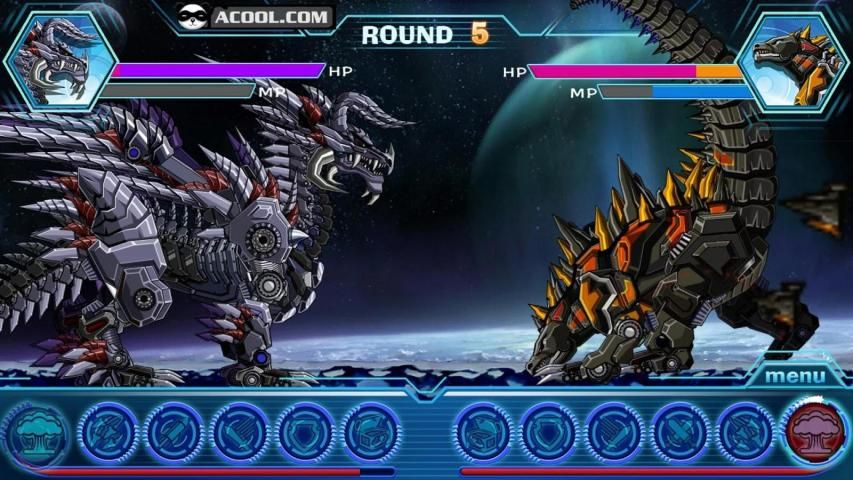853x480 pixels.
Task: Open the ACOOL.COM logo link
Action: [255, 16]
